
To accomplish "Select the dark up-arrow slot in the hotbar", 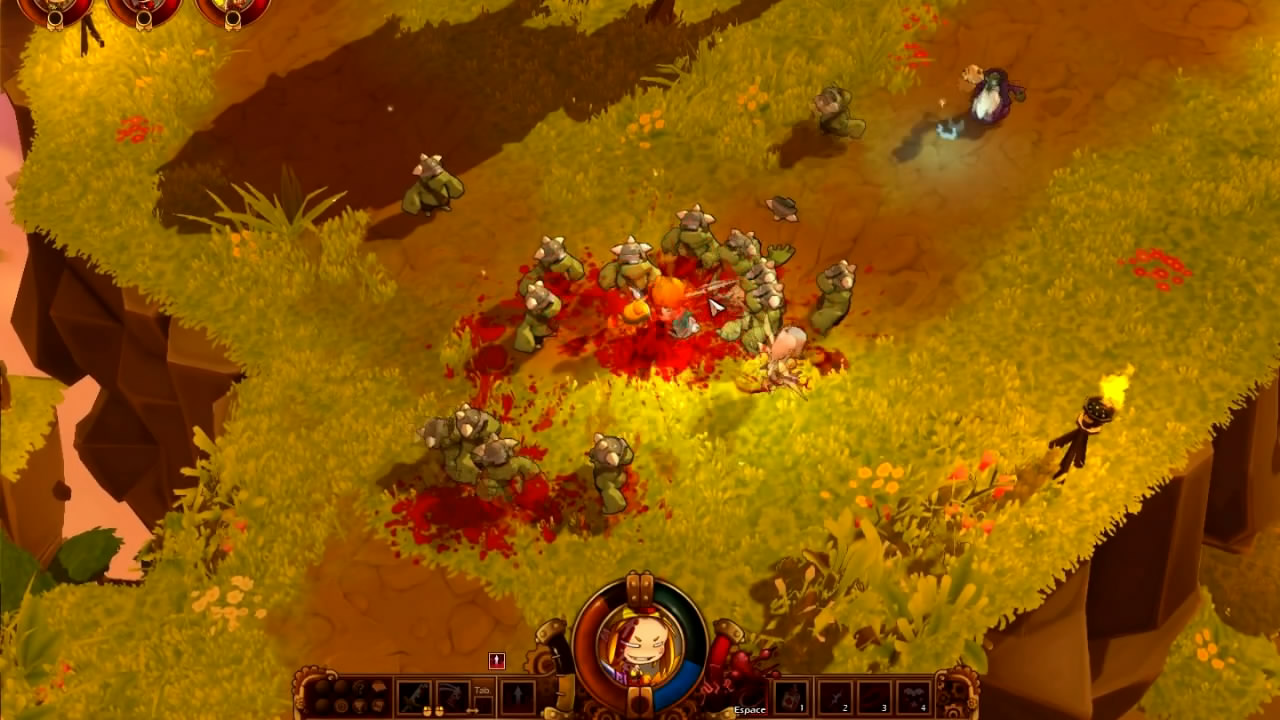I will pos(517,696).
